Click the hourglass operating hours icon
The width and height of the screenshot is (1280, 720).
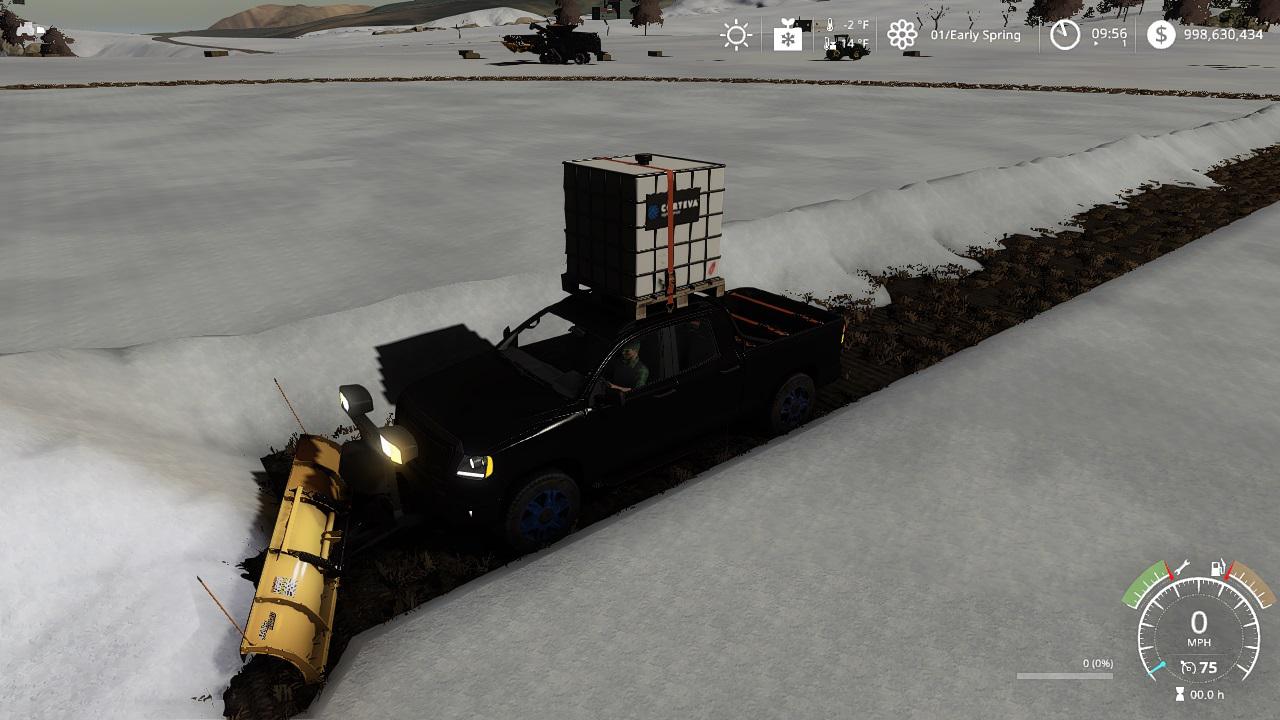pyautogui.click(x=1180, y=694)
